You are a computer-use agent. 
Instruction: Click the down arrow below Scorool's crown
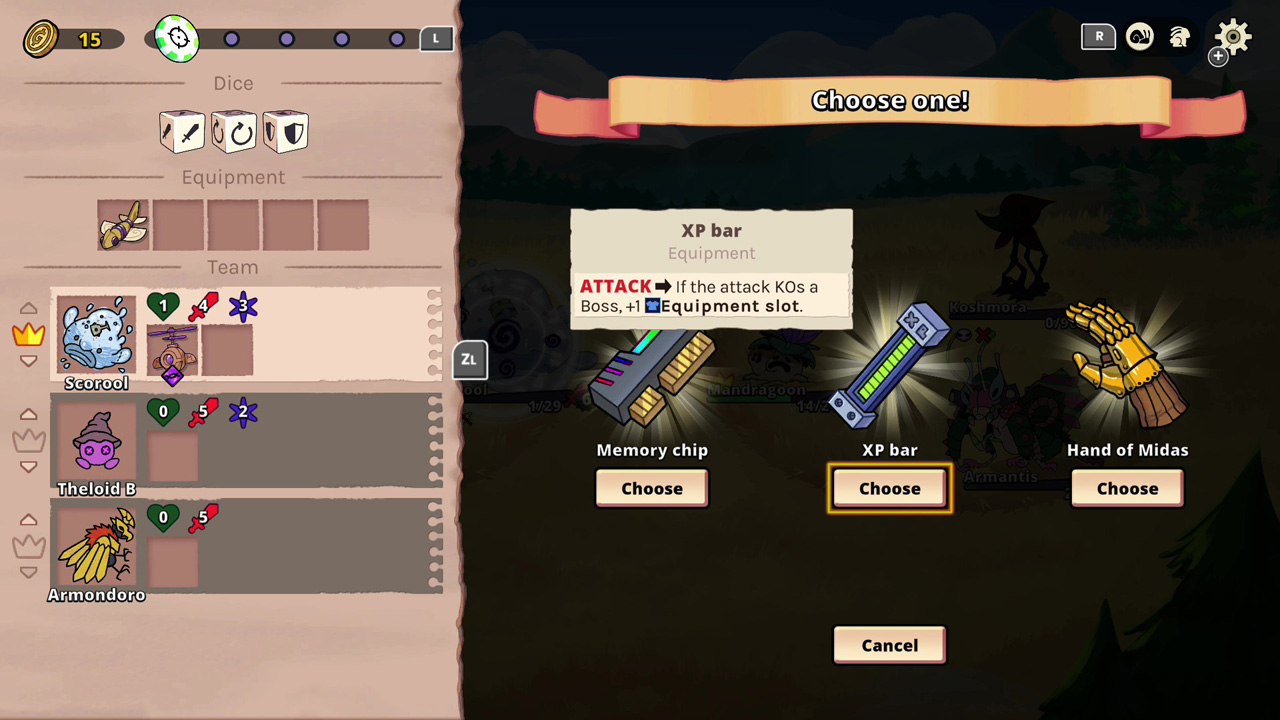tap(28, 361)
